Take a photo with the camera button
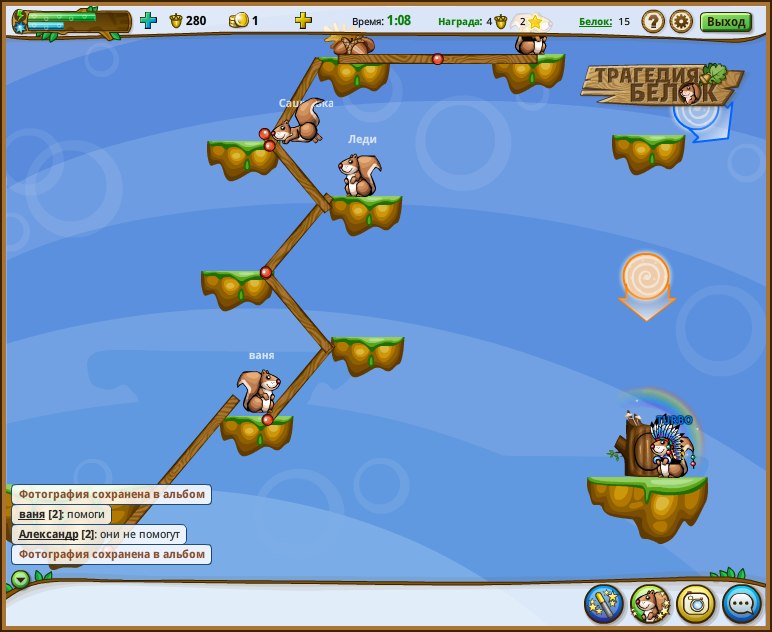The height and width of the screenshot is (632, 772). coord(696,603)
